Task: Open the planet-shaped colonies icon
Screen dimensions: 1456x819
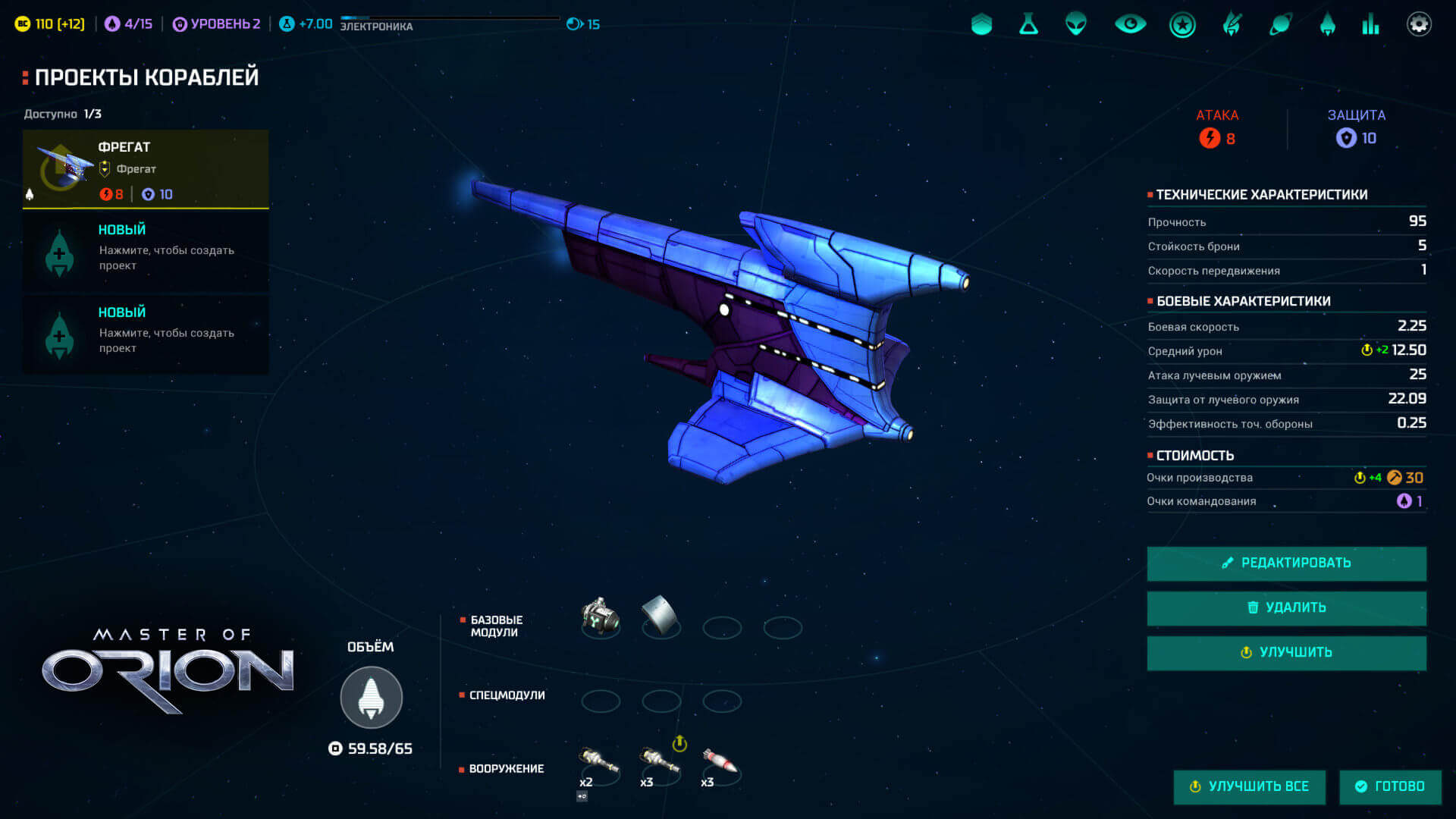Action: pos(1280,24)
